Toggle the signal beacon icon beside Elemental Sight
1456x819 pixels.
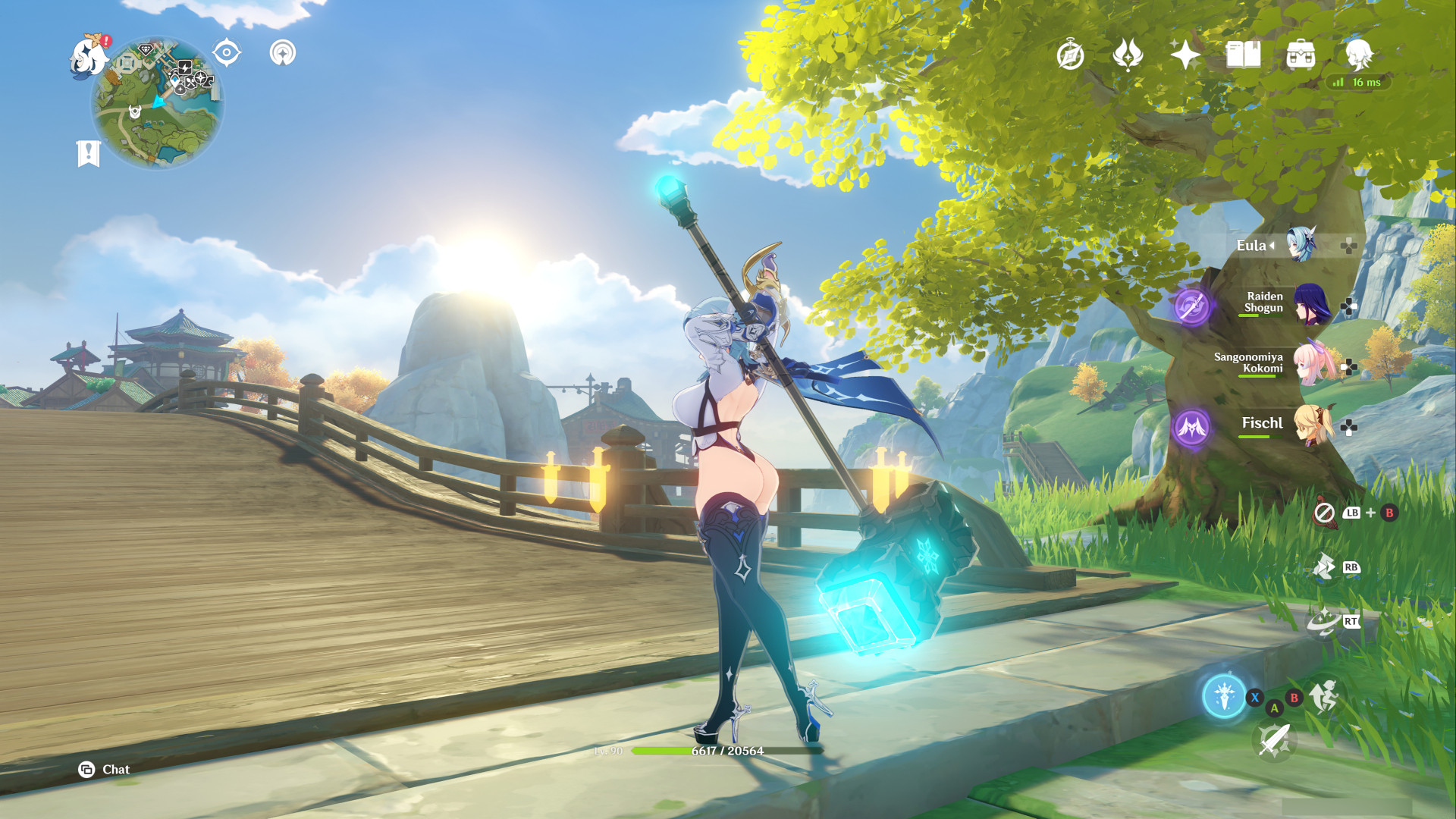pyautogui.click(x=284, y=53)
